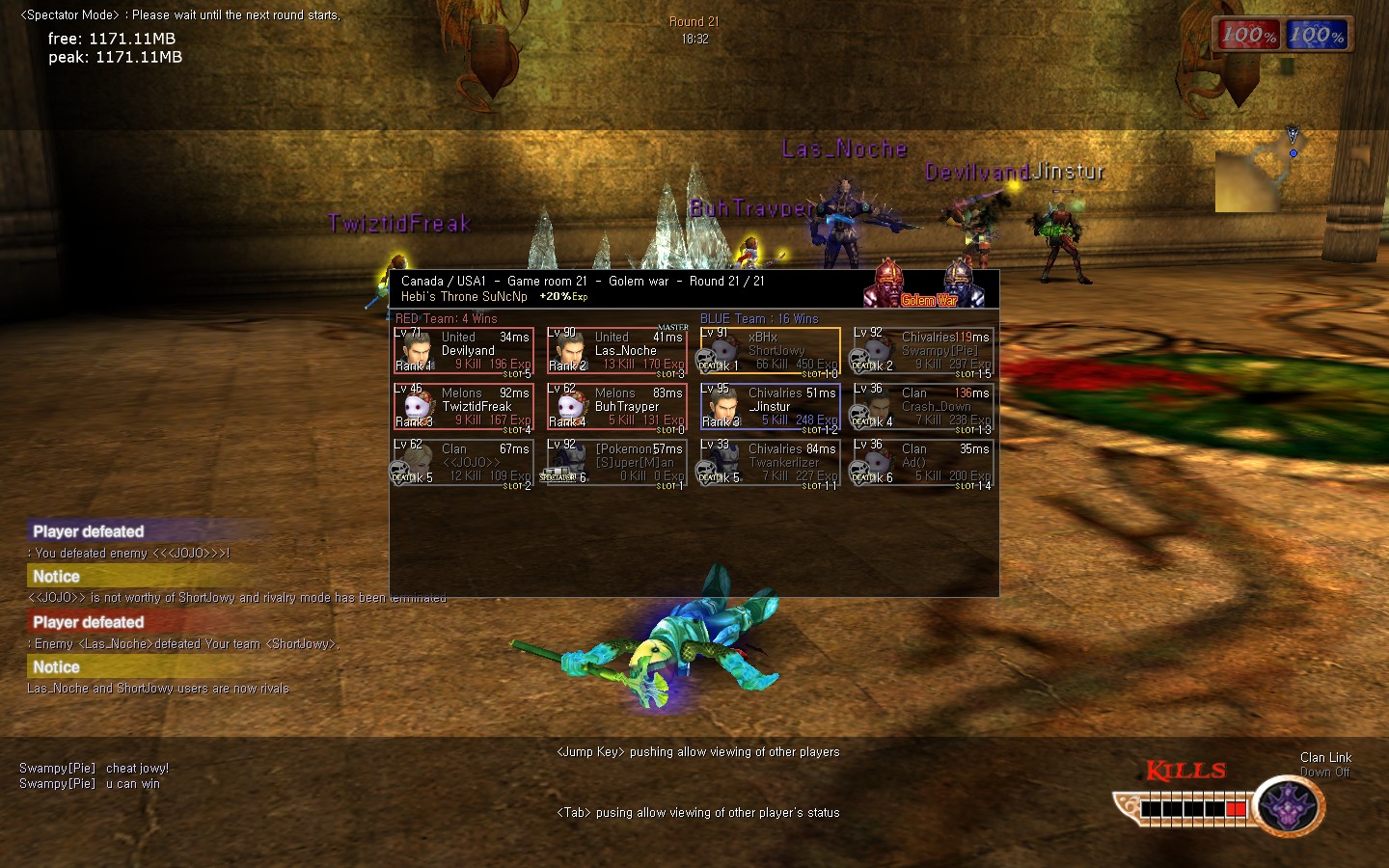The image size is (1389, 868).
Task: Select _Jinstur's row on the Blue team
Action: pyautogui.click(x=770, y=407)
